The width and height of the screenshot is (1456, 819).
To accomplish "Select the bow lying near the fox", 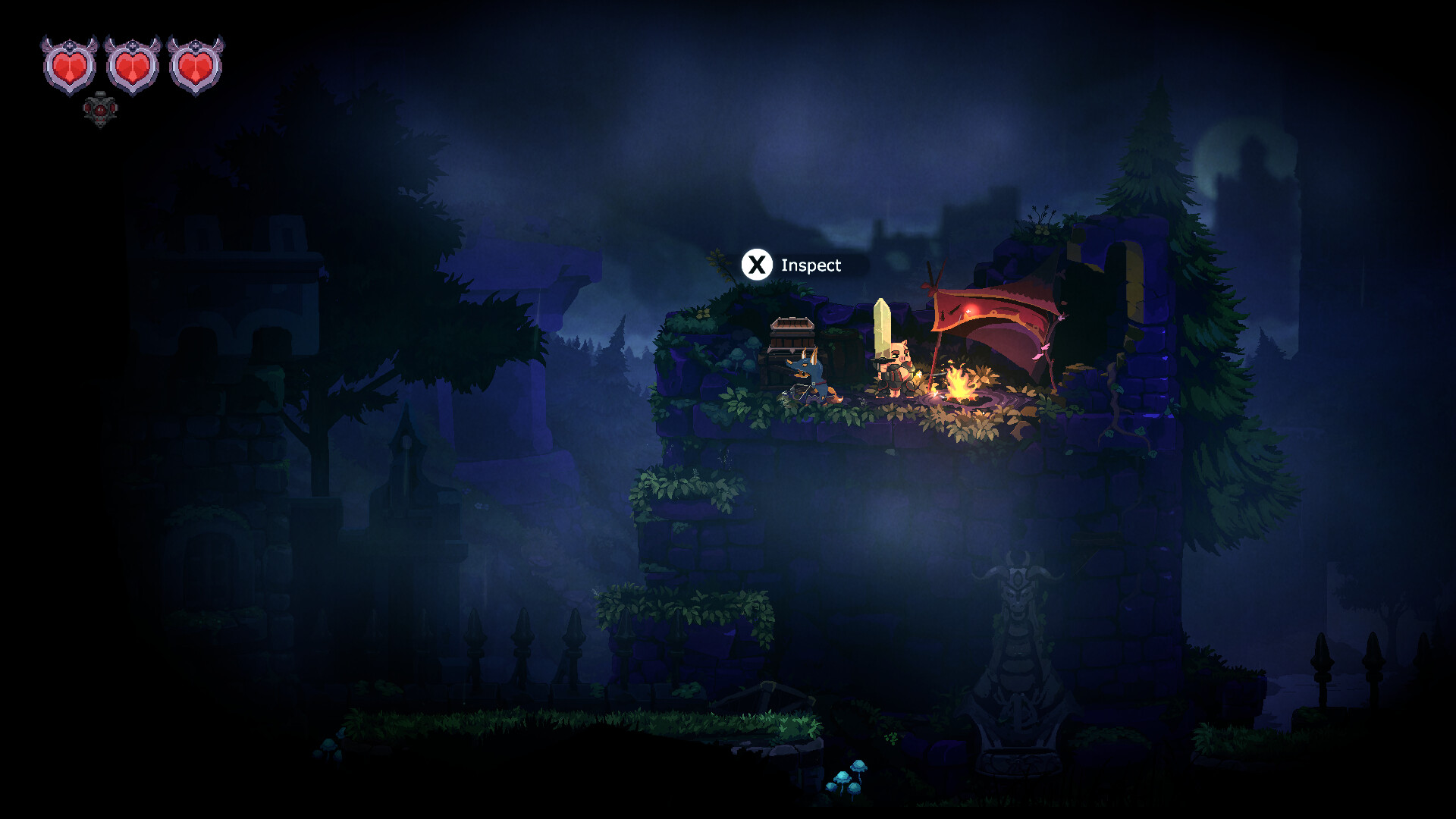I will 799,391.
